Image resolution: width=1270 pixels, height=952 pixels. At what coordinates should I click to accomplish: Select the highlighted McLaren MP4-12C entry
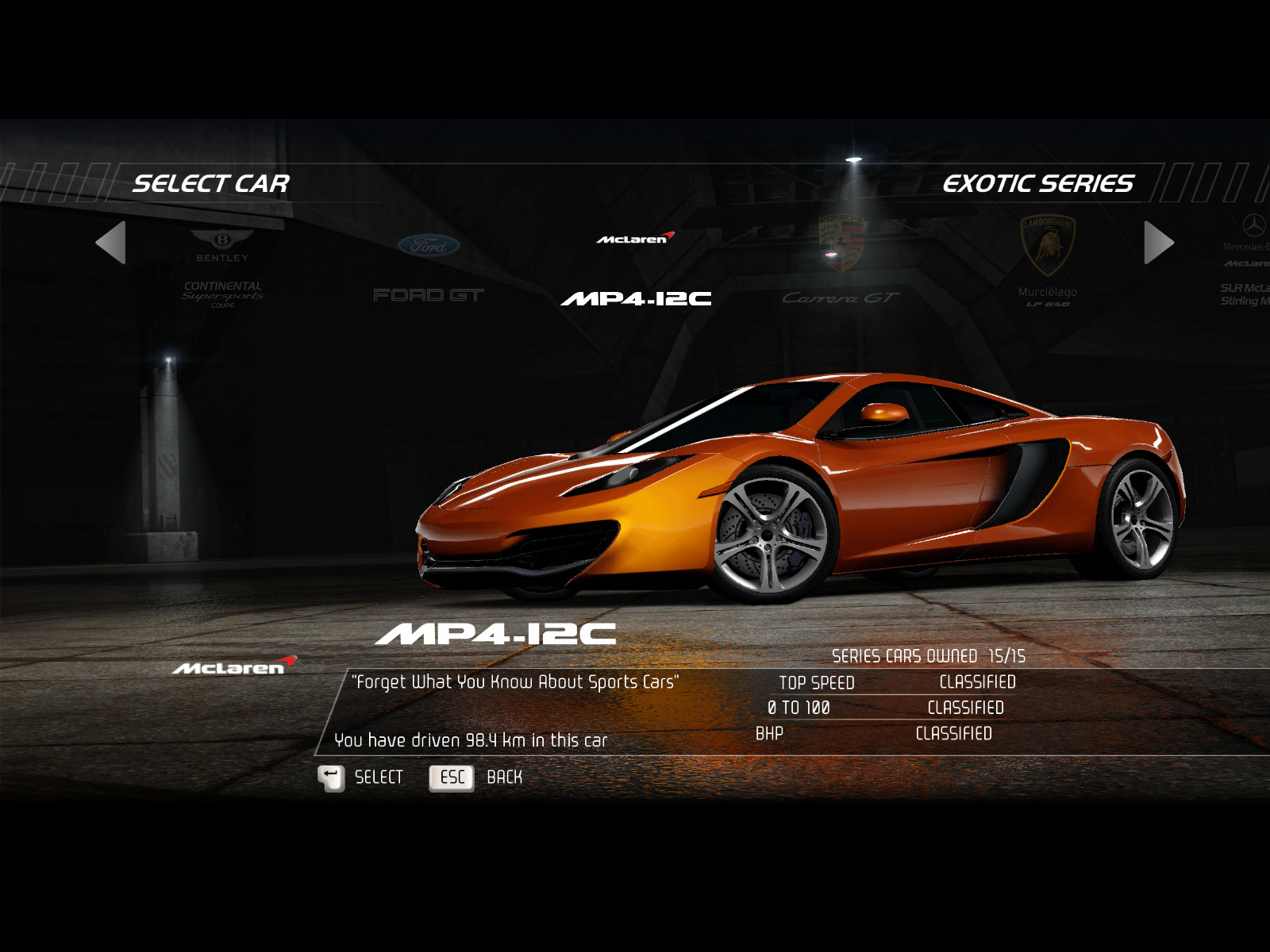[636, 271]
